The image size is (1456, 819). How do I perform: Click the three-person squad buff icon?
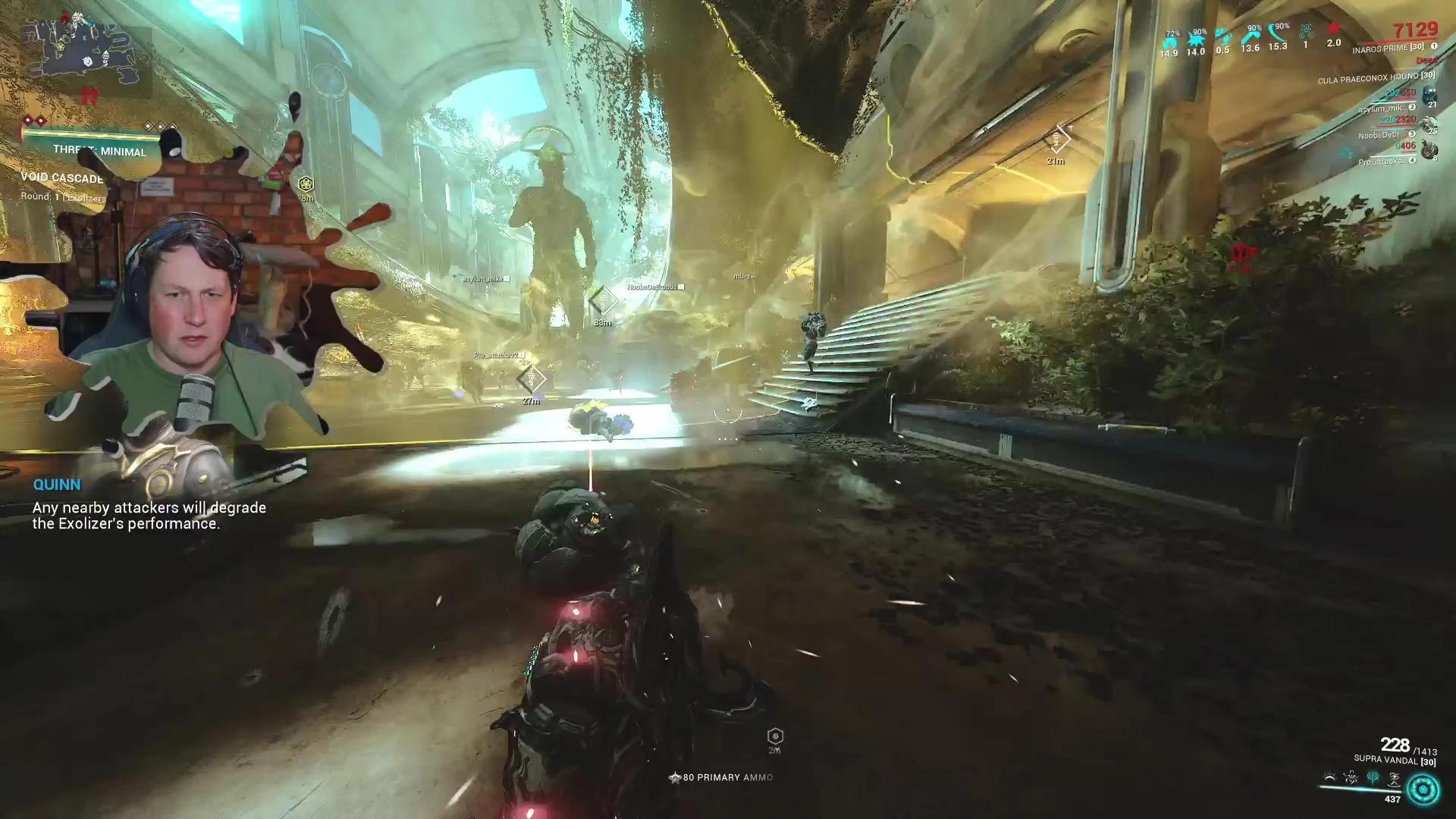tap(1306, 33)
